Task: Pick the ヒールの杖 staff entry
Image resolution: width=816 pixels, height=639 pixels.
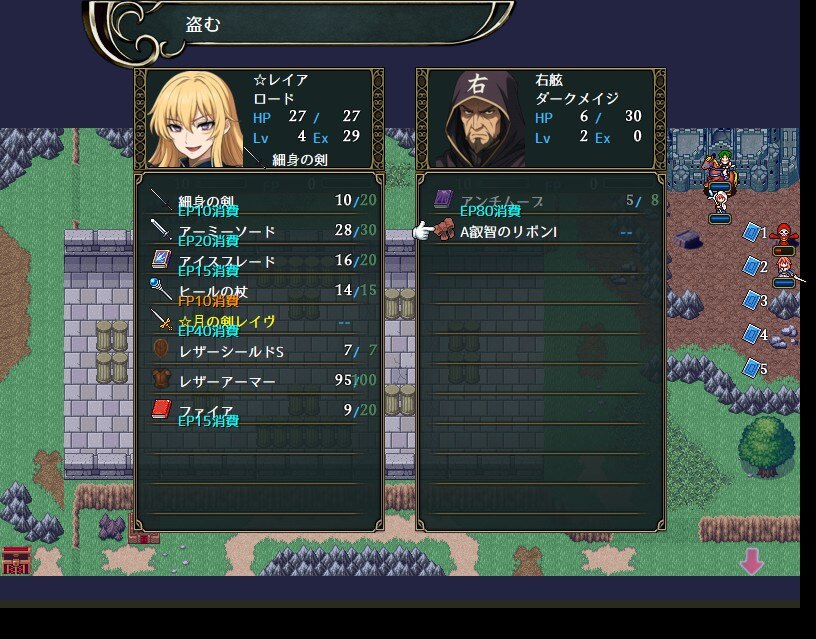Action: pos(259,291)
